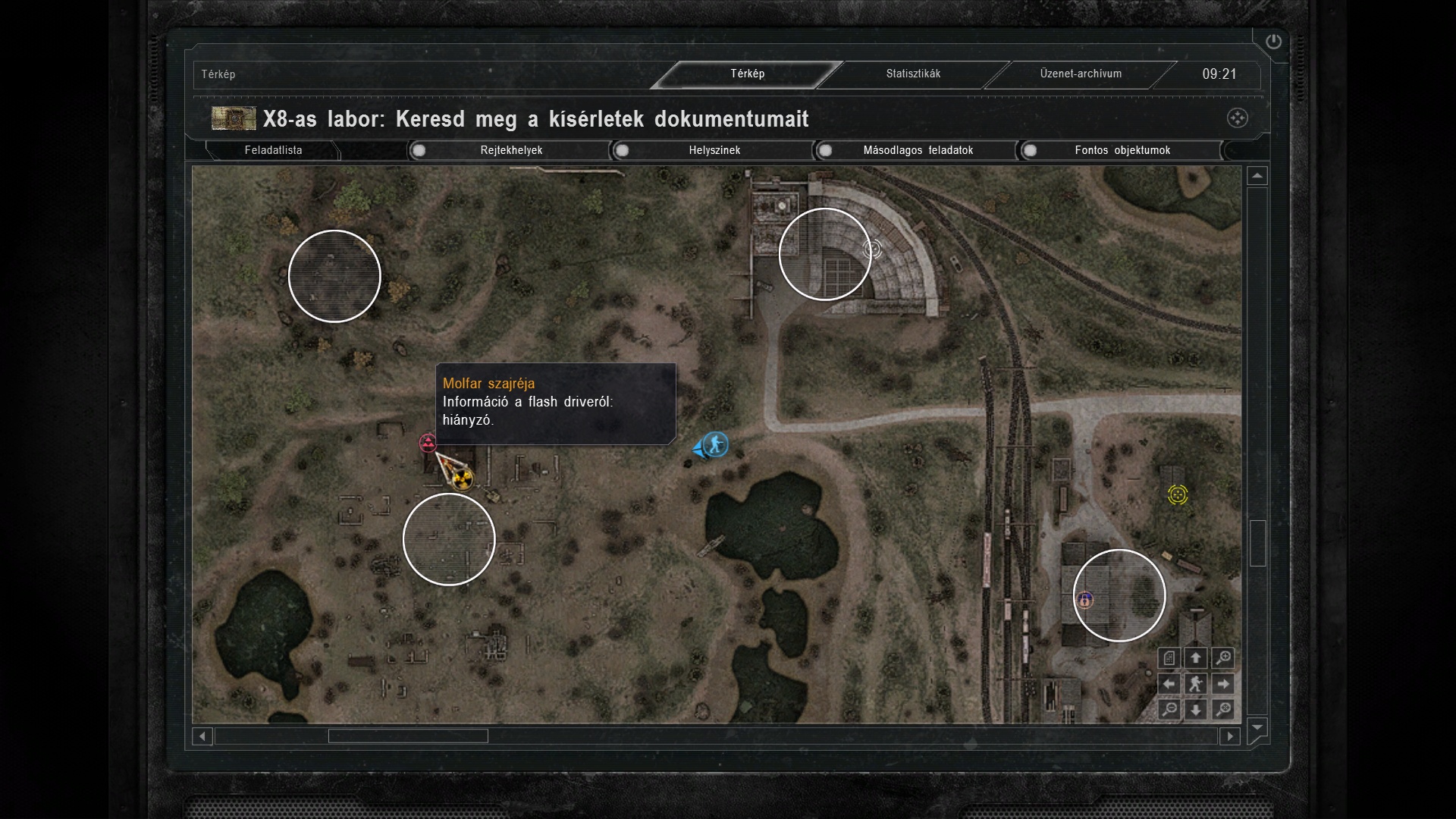The width and height of the screenshot is (1456, 819).
Task: Pan the map left with arrow button
Action: (1169, 684)
